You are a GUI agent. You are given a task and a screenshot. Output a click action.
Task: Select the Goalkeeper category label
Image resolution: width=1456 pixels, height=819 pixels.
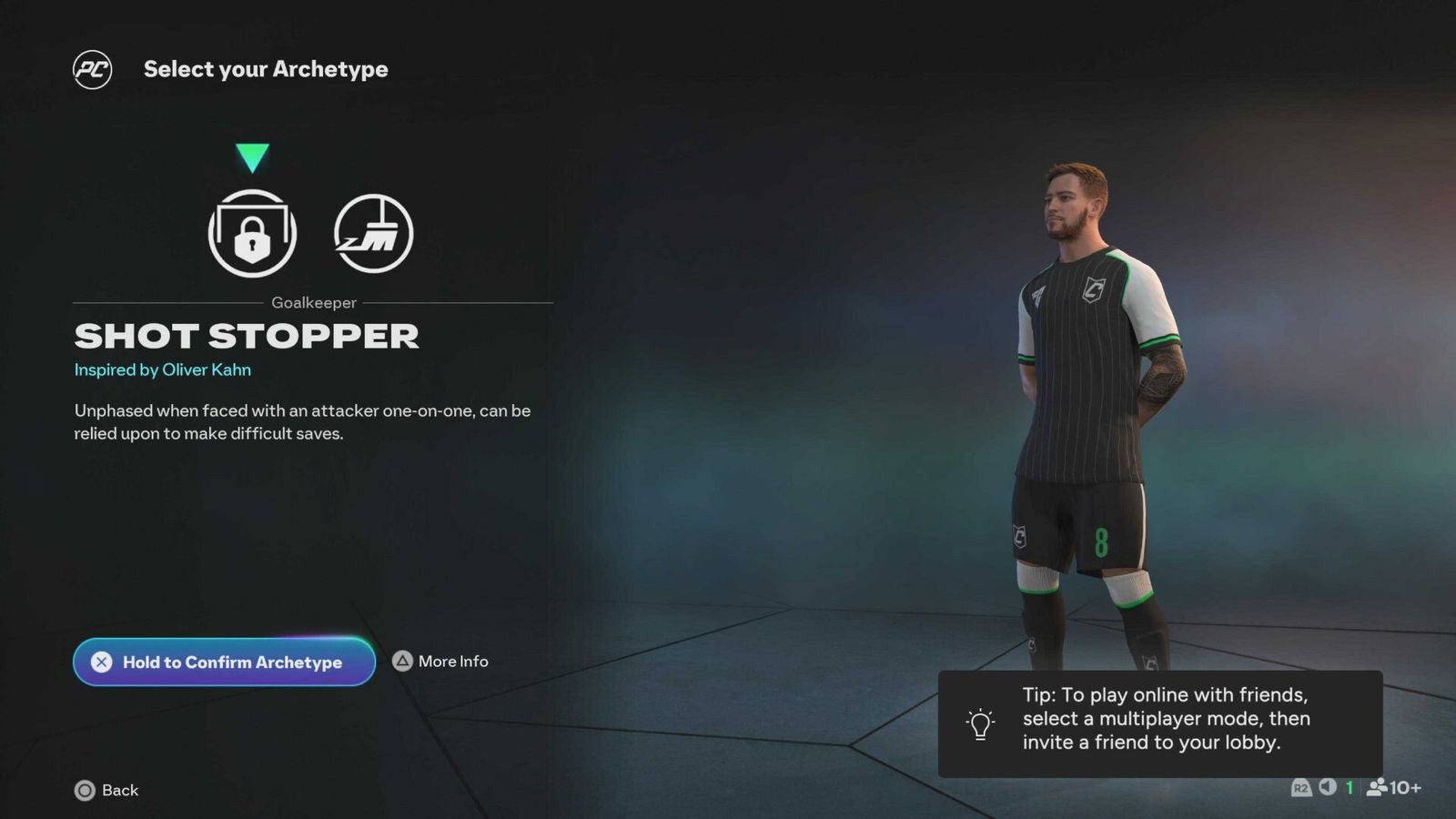click(316, 303)
